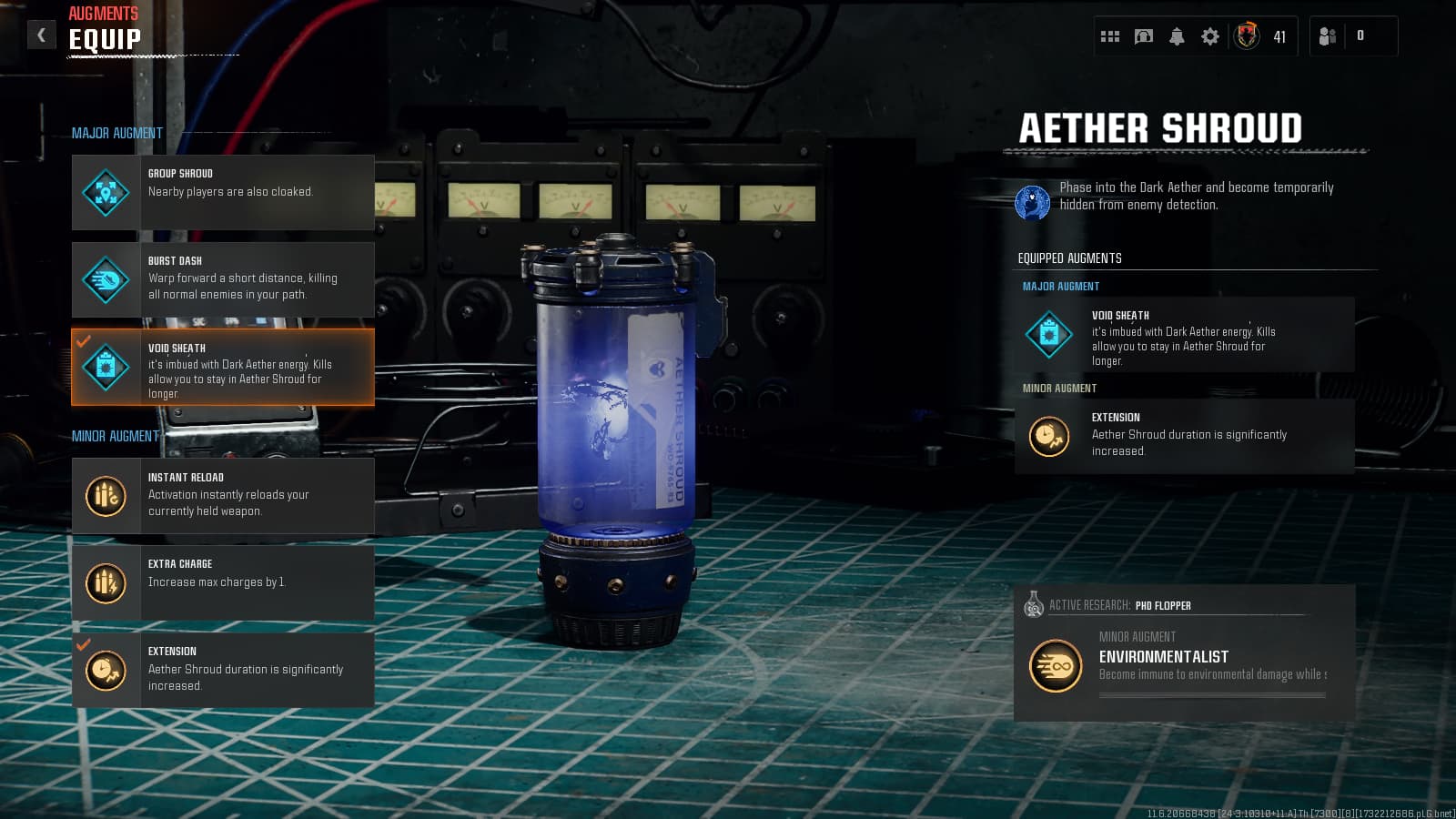Open the settings gear icon
The height and width of the screenshot is (819, 1456).
tap(1210, 36)
